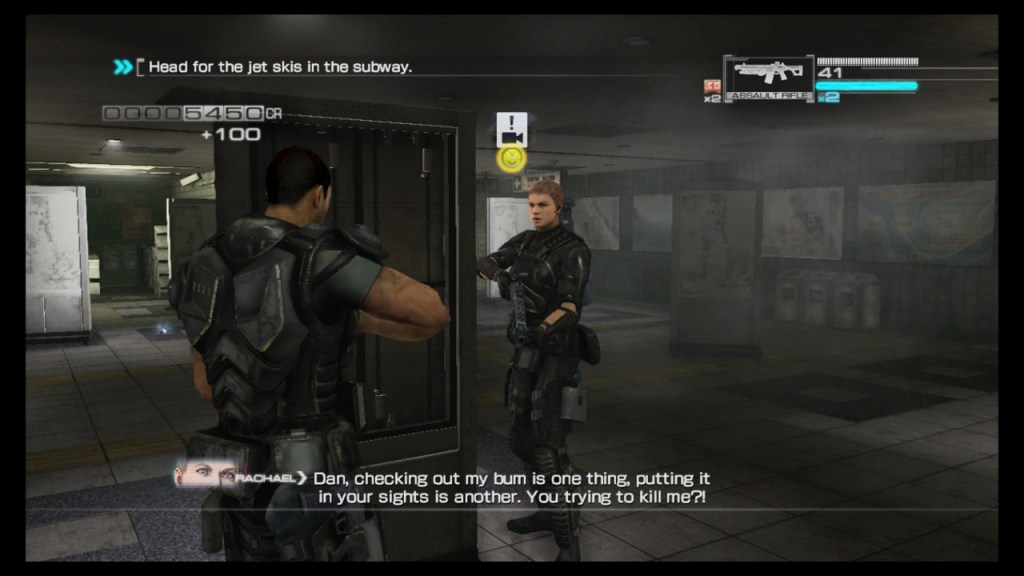This screenshot has width=1024, height=576.
Task: Select the yellow smiley marker icon
Action: (x=511, y=158)
